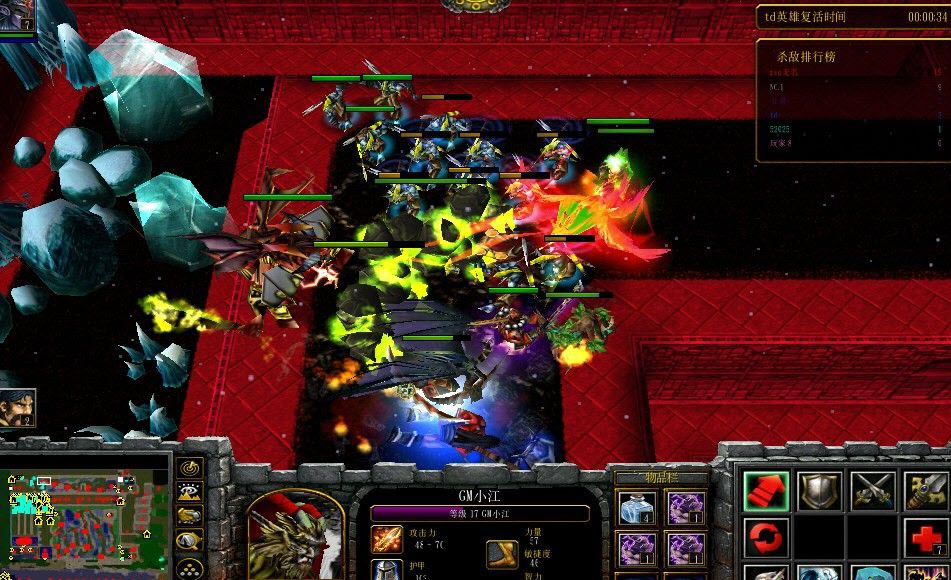Click the red circular arrows Patrol command

[766, 538]
